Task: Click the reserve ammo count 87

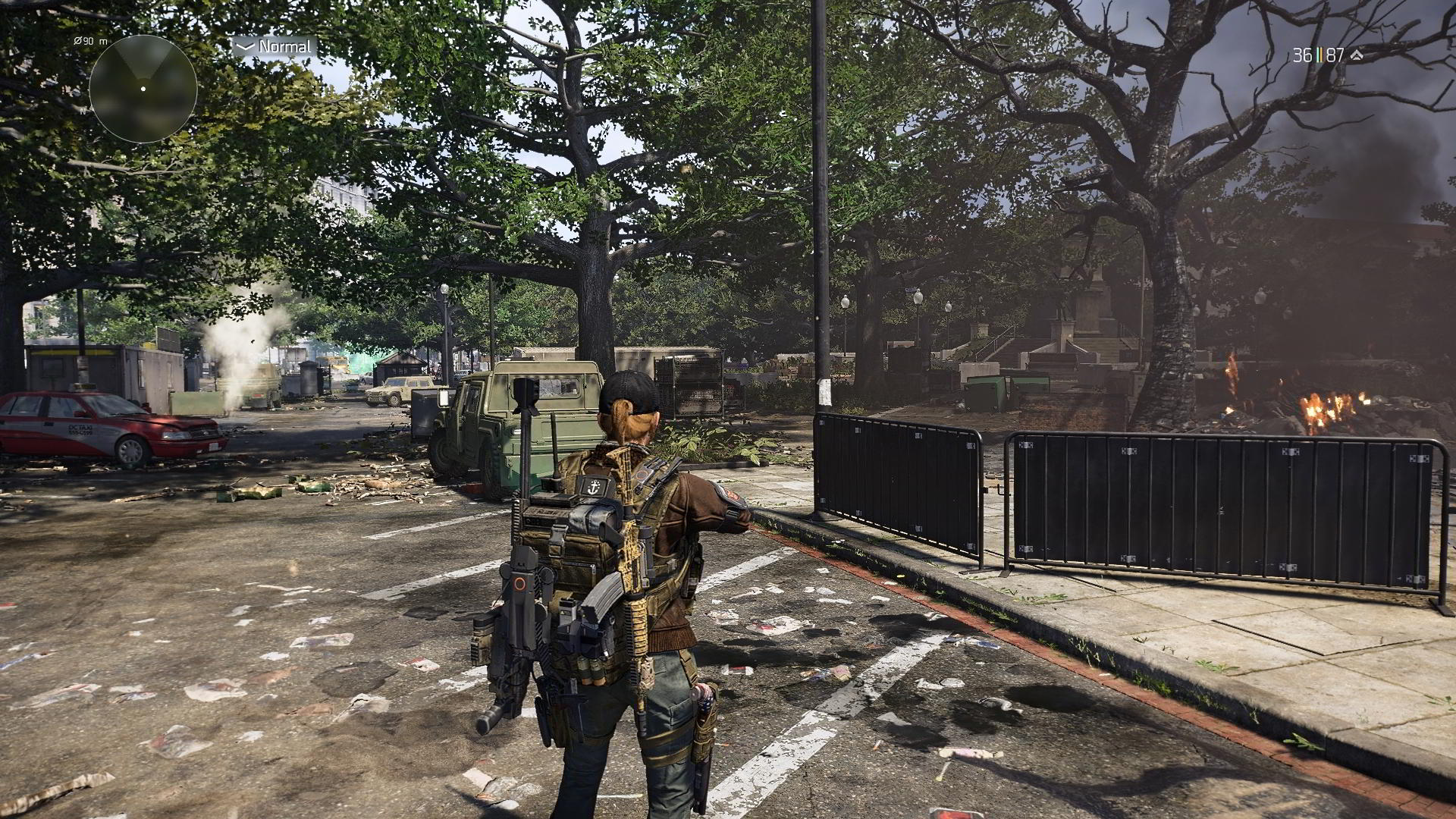Action: 1335,55
